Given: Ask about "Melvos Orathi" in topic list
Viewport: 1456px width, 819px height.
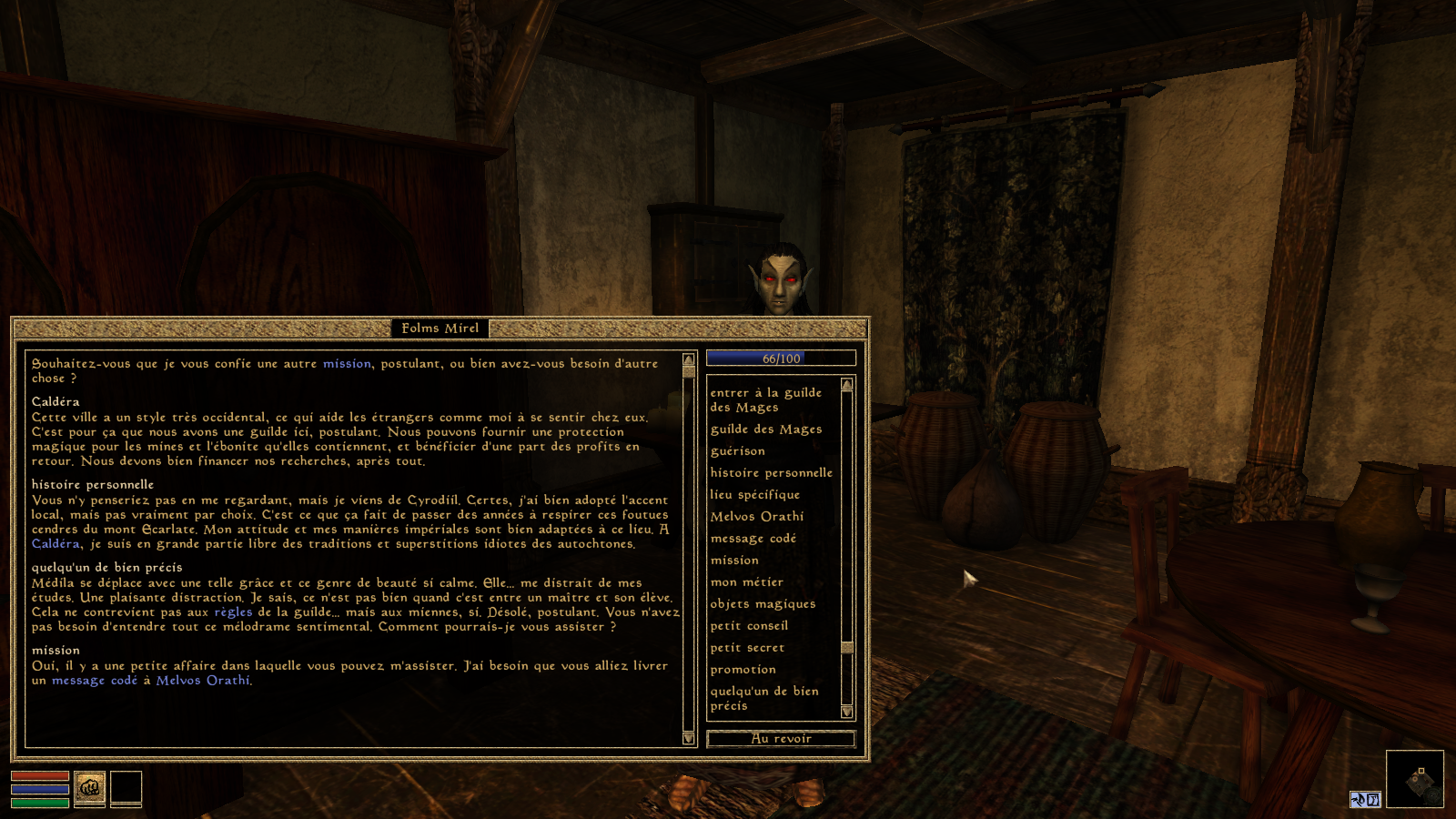Looking at the screenshot, I should pyautogui.click(x=756, y=517).
